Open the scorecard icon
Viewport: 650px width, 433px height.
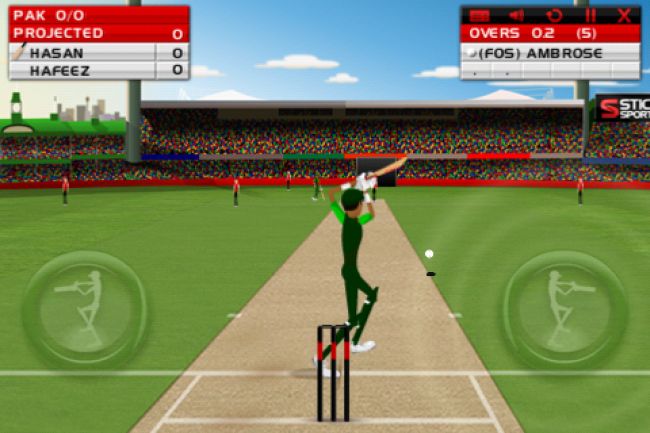click(480, 15)
